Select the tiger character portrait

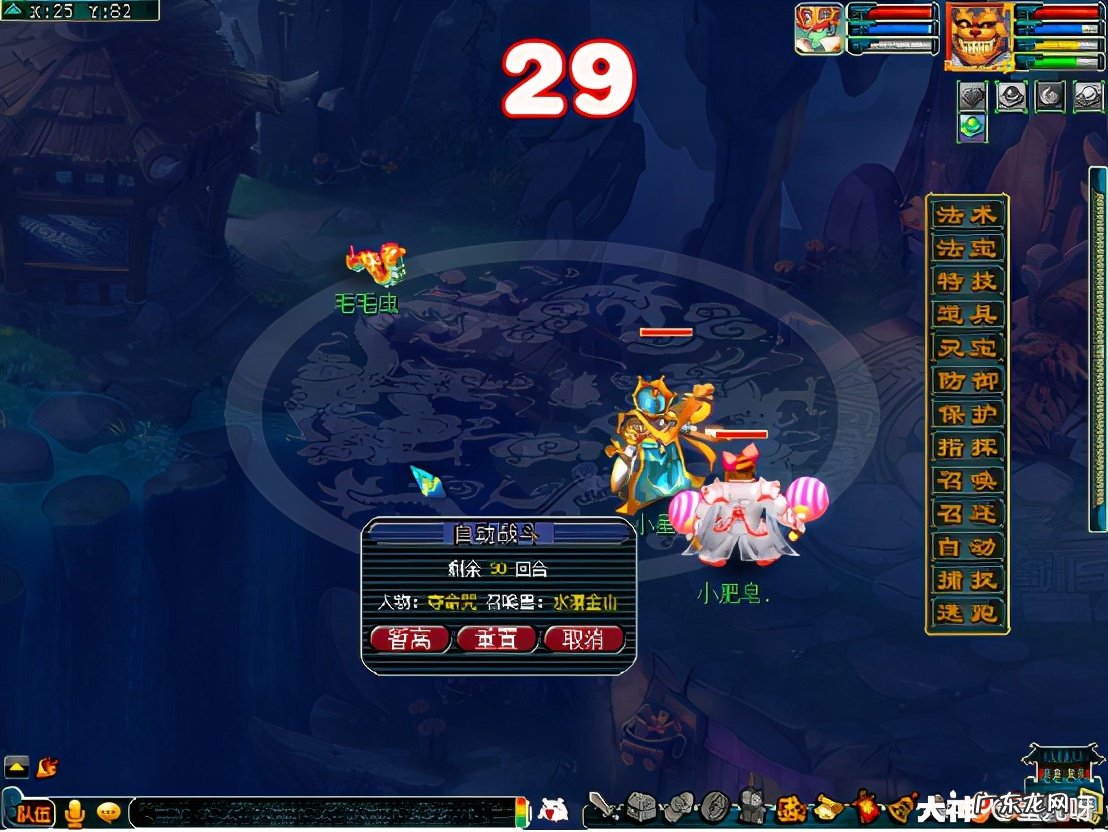[x=979, y=36]
